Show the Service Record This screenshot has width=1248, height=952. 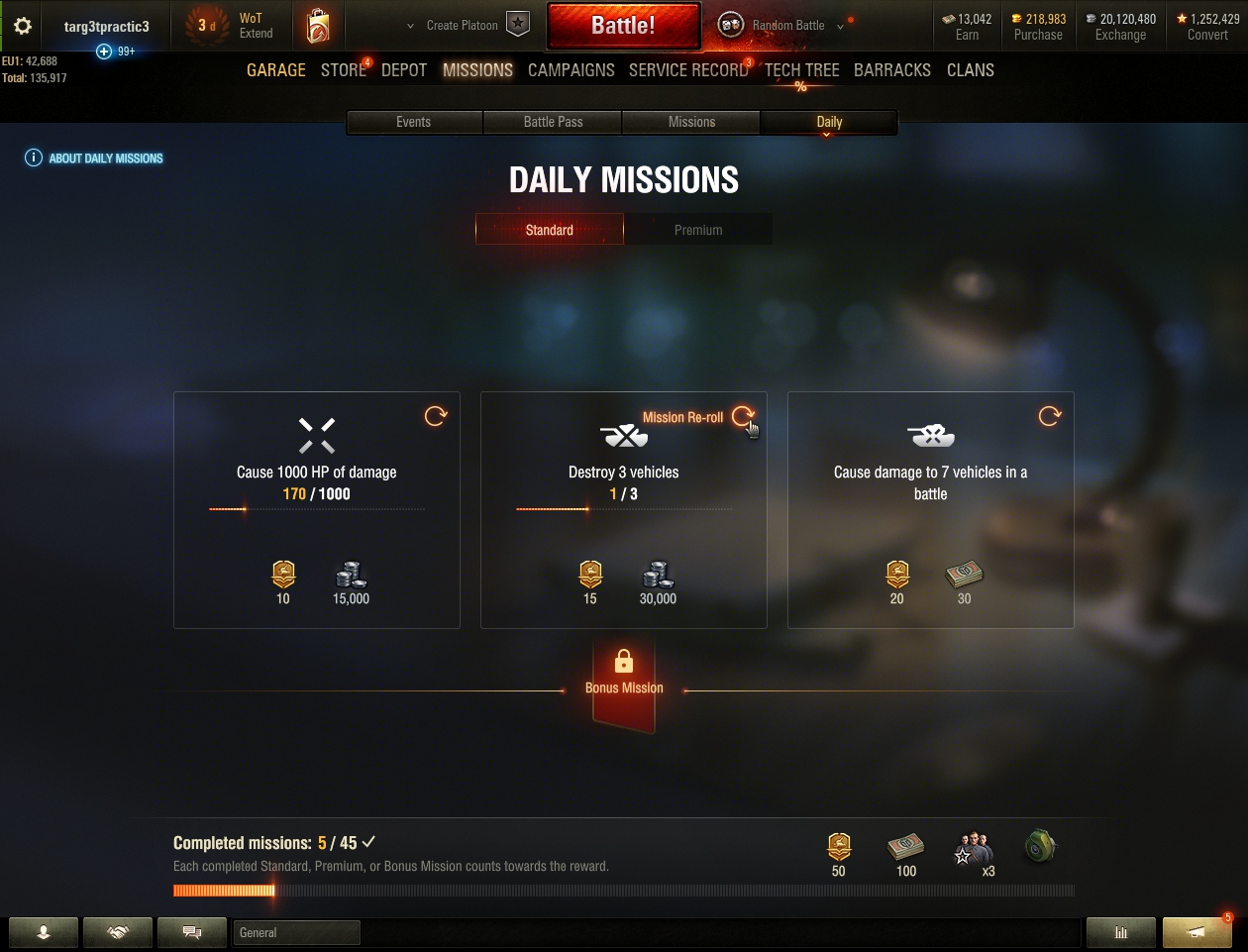(687, 70)
